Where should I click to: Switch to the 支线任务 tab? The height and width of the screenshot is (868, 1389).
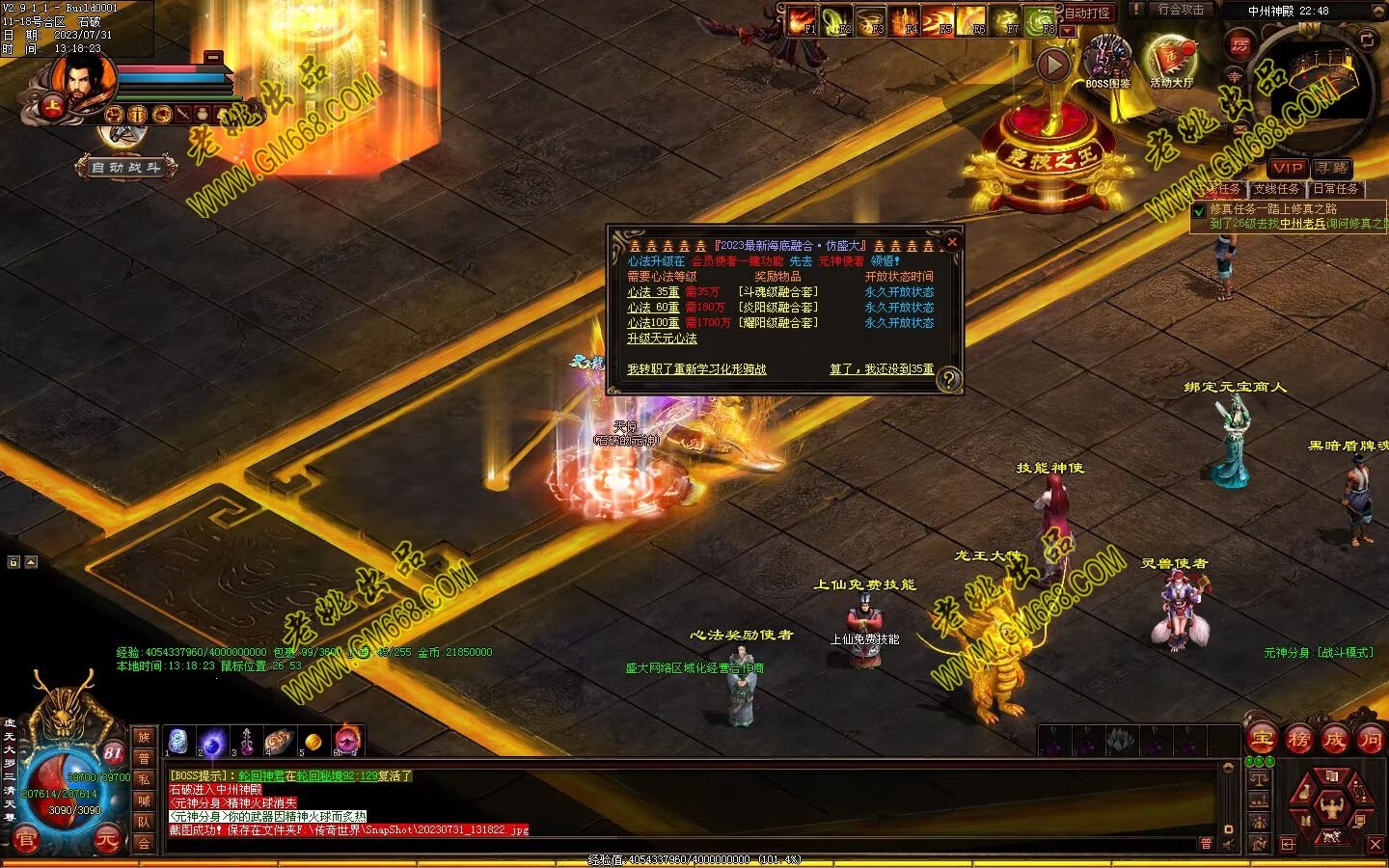[1276, 189]
